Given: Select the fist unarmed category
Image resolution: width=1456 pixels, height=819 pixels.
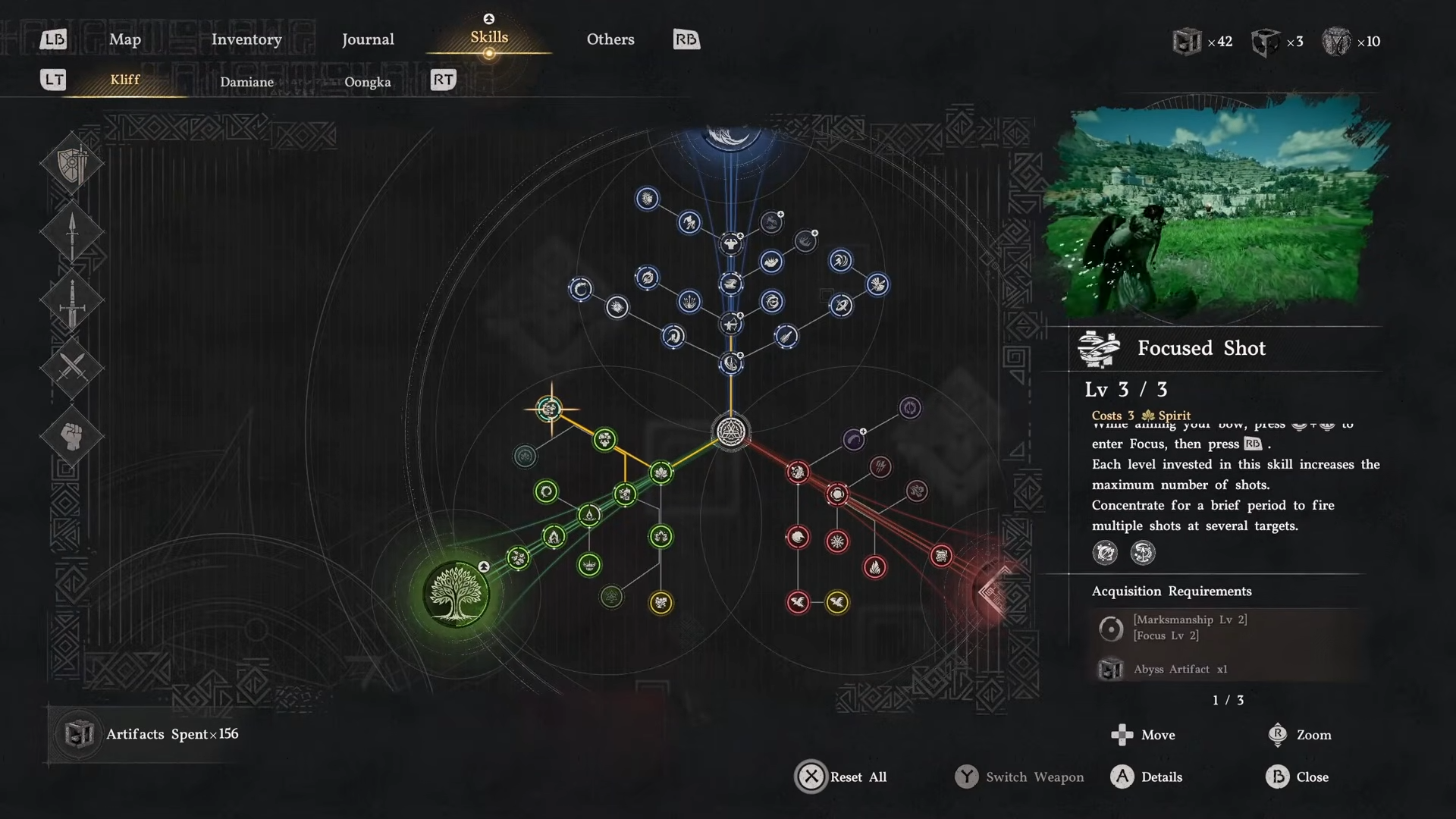Looking at the screenshot, I should (x=72, y=436).
